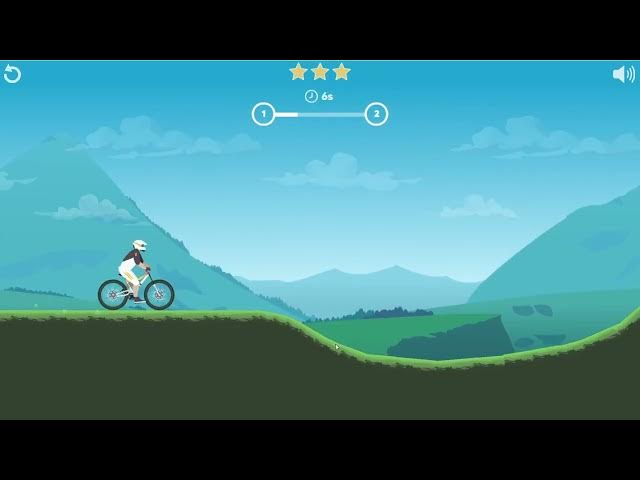This screenshot has width=640, height=480.
Task: Toggle sound with the speaker icon
Action: 623,74
